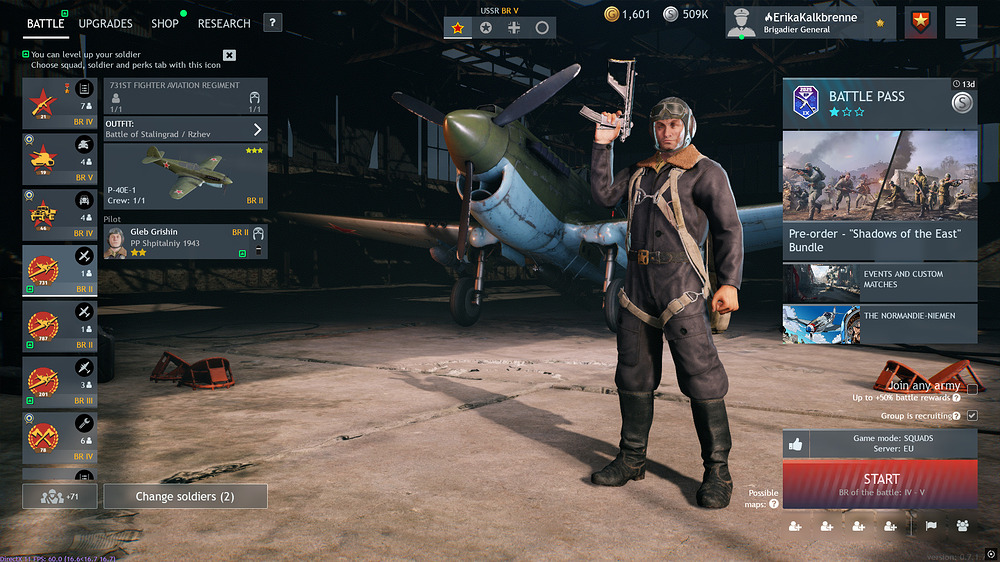Start the battle
Viewport: 1000px width, 562px height.
click(880, 484)
